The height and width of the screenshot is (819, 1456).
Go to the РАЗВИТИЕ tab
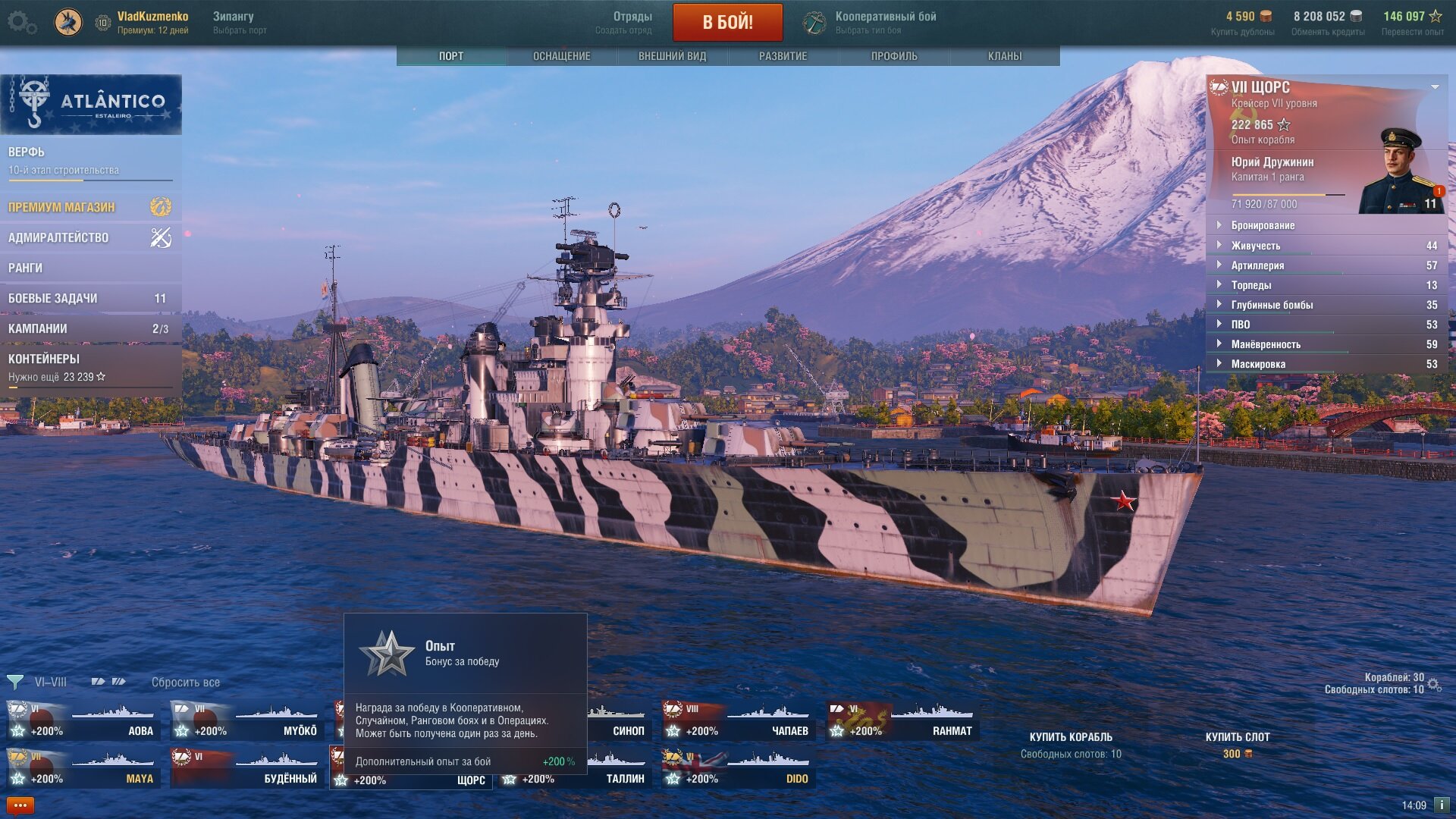(x=783, y=56)
